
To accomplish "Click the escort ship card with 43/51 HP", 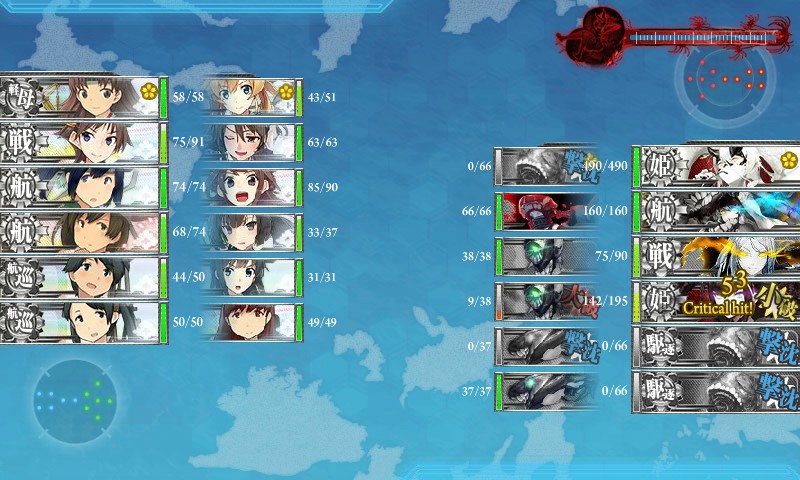I will [252, 97].
